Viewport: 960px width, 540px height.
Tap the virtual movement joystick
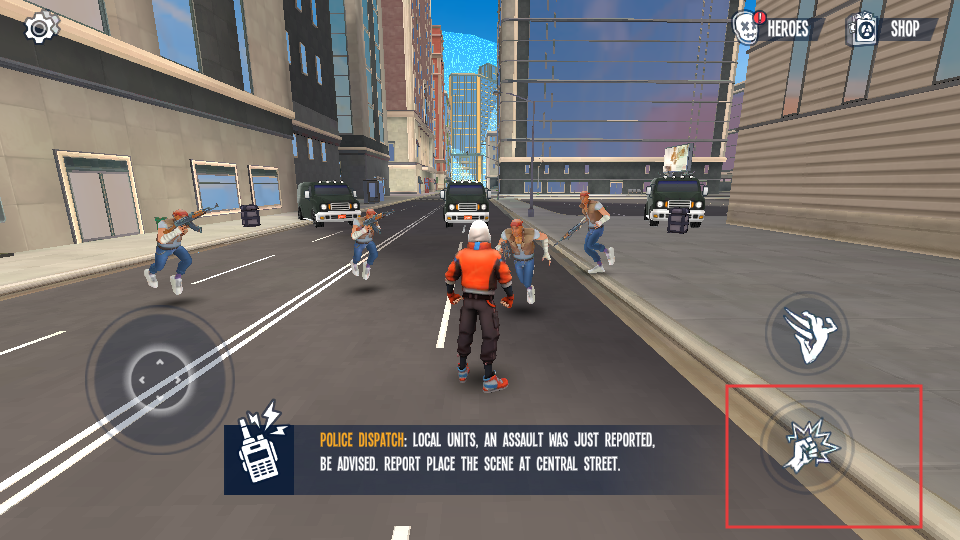[159, 380]
